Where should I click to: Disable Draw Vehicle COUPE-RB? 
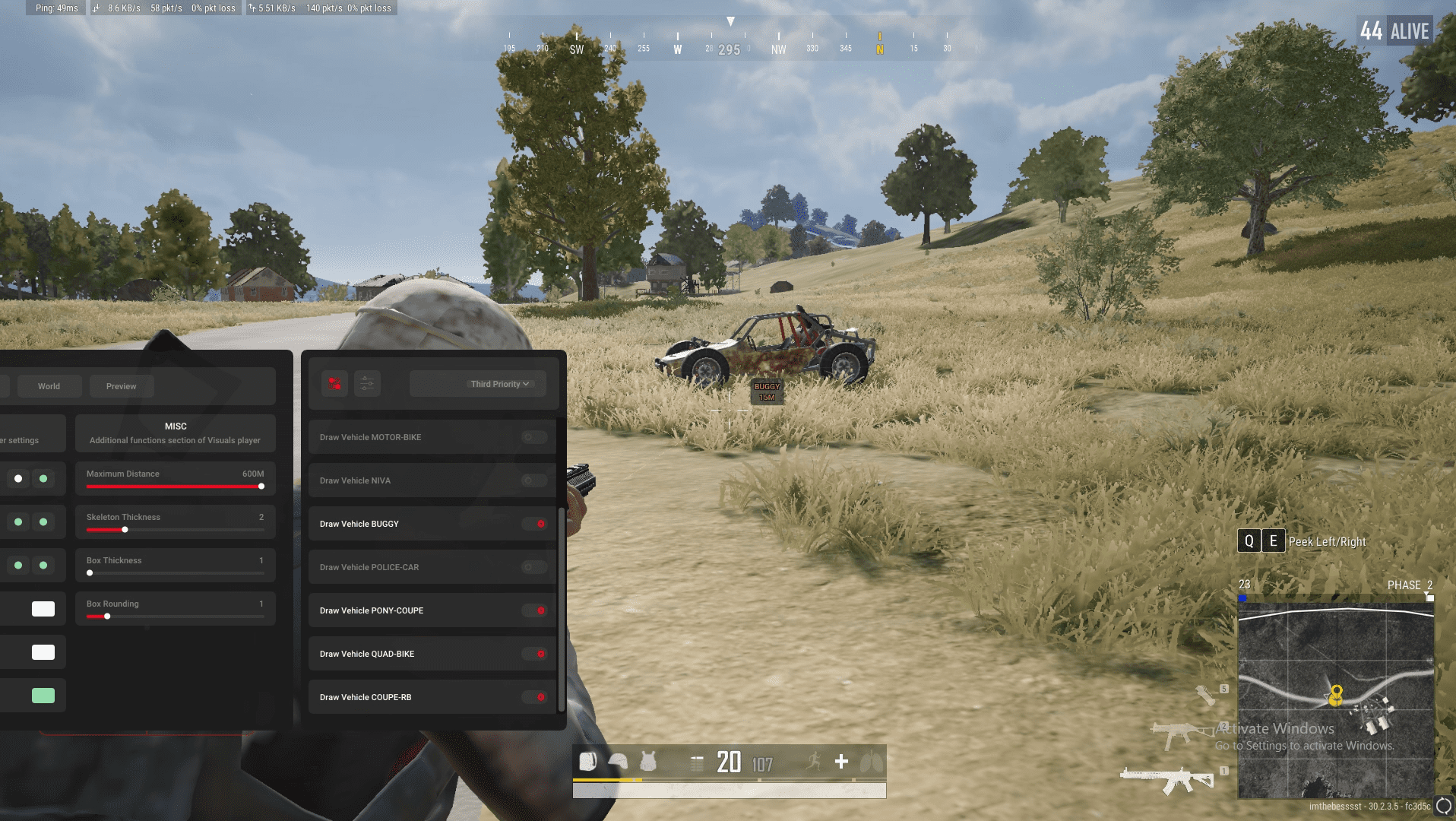[x=540, y=696]
